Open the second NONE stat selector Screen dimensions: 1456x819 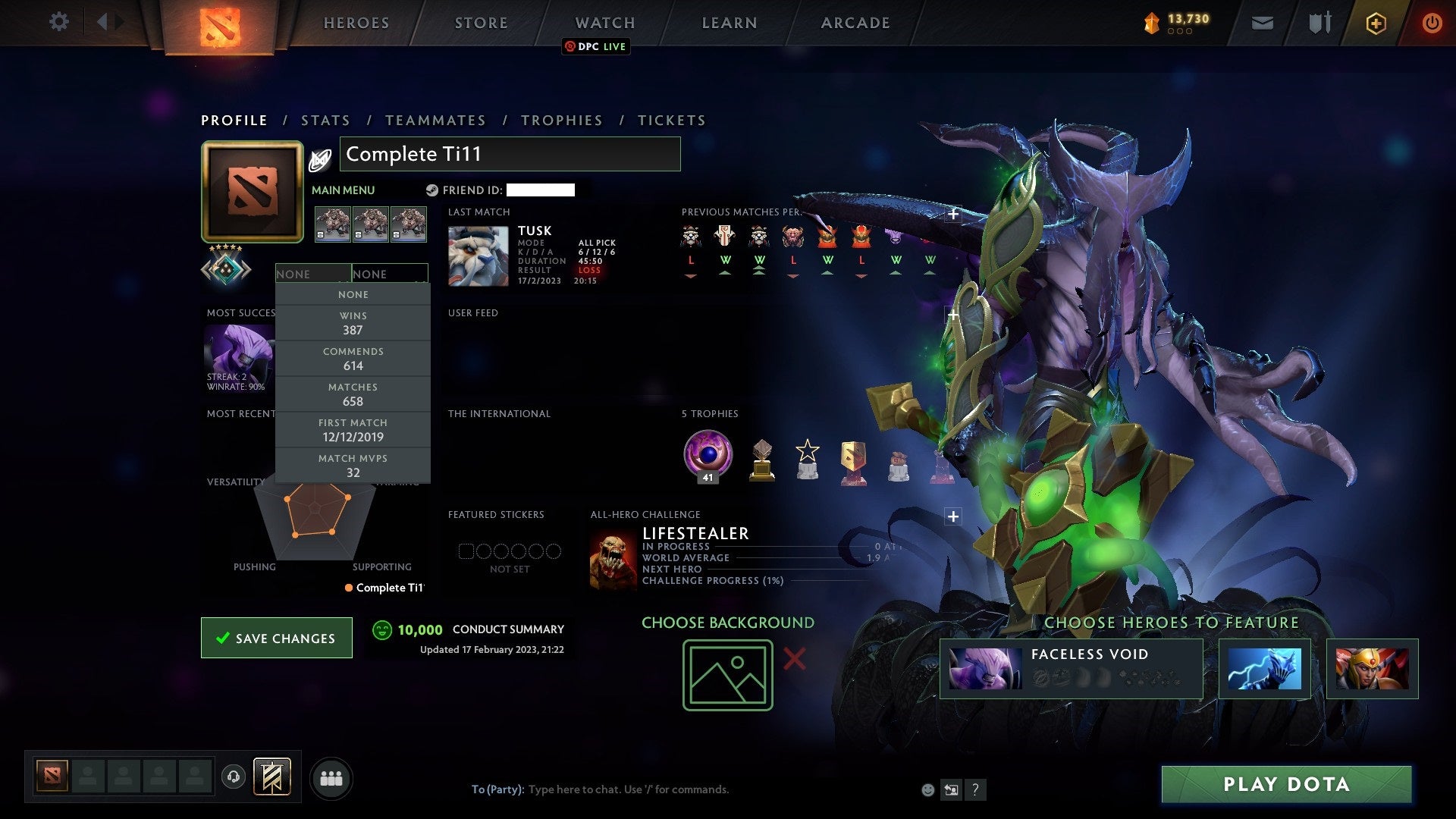[x=391, y=274]
